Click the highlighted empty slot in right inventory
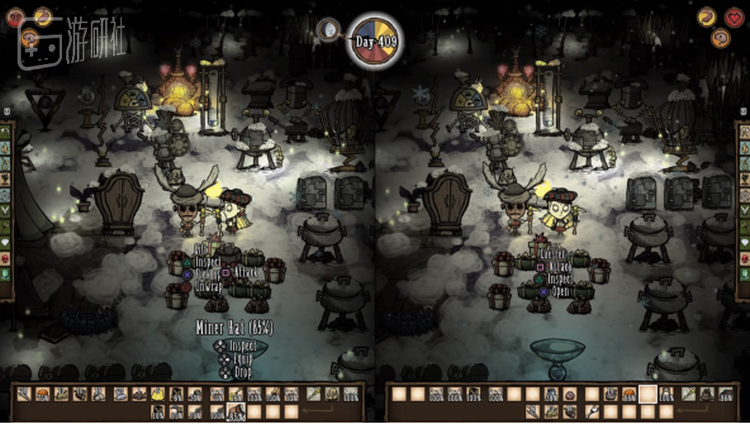The height and width of the screenshot is (424, 750). [648, 394]
